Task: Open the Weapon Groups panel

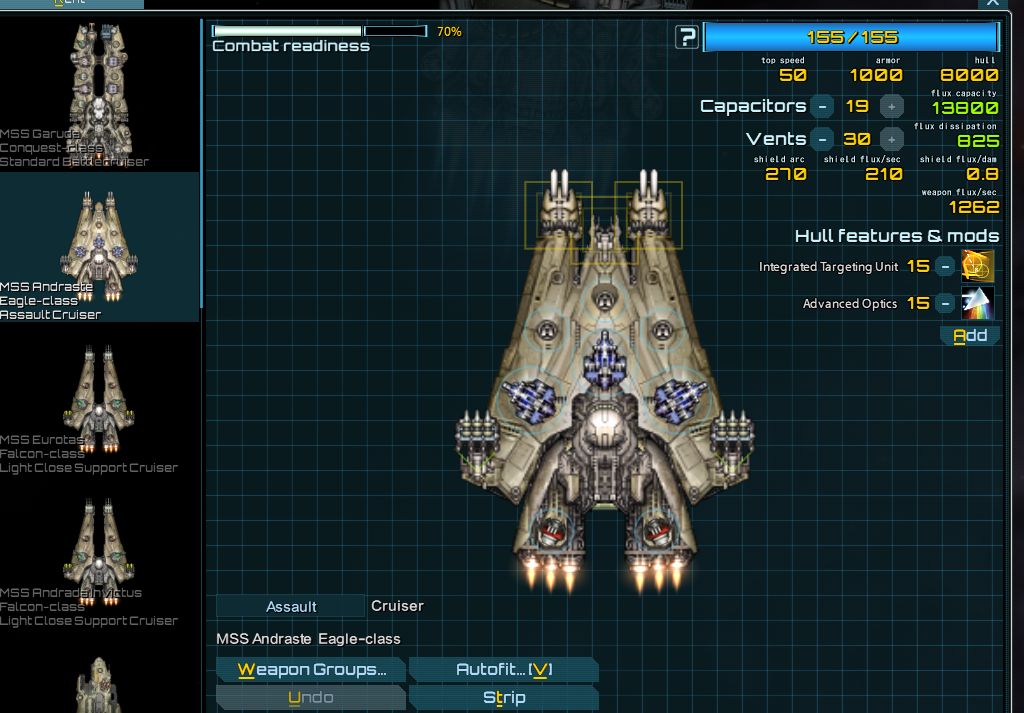Action: coord(311,670)
